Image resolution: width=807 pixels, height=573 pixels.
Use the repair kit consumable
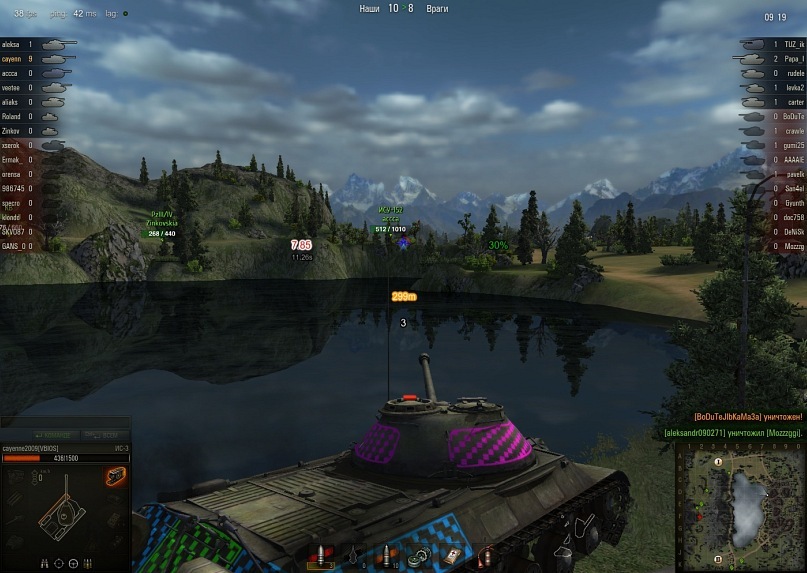418,555
